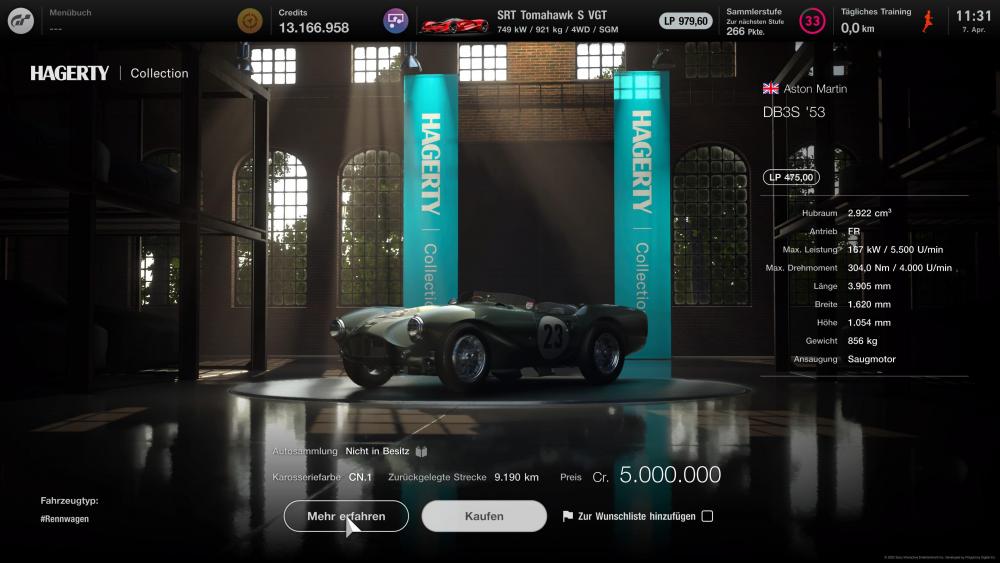Open the Tägliches Training runner icon
The image size is (1000, 563).
(x=927, y=21)
